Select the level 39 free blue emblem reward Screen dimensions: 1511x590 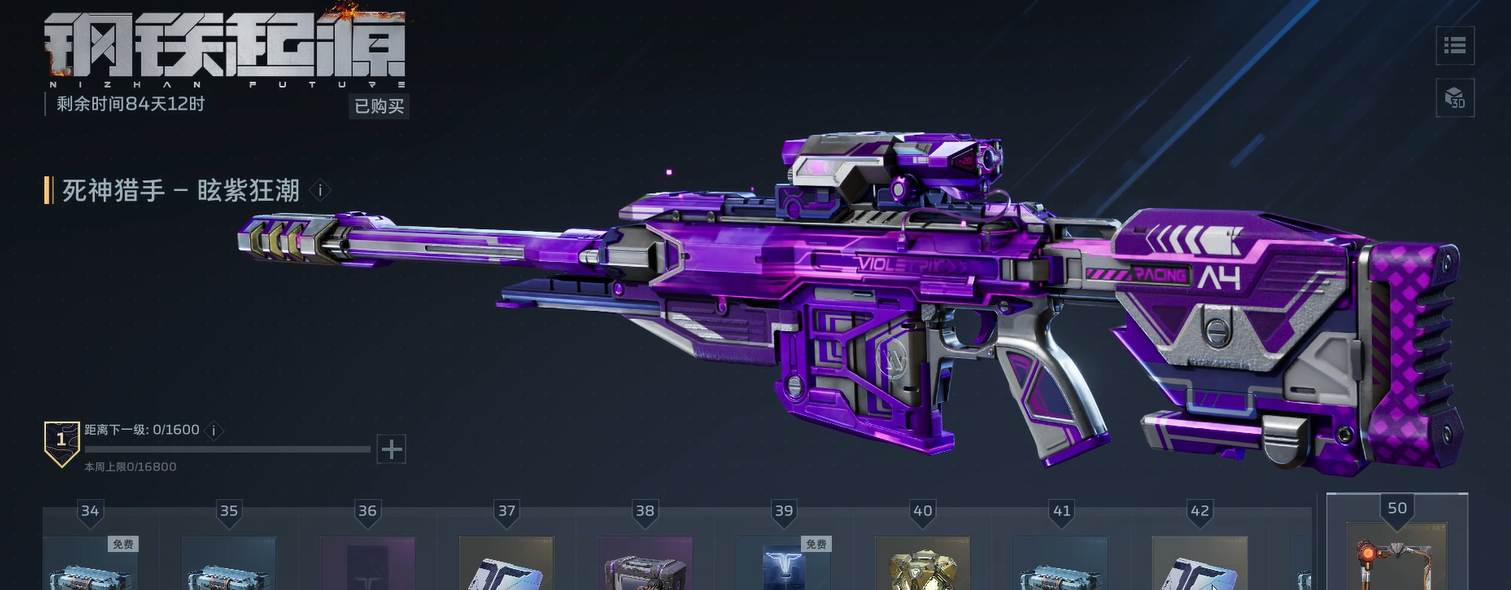[783, 564]
